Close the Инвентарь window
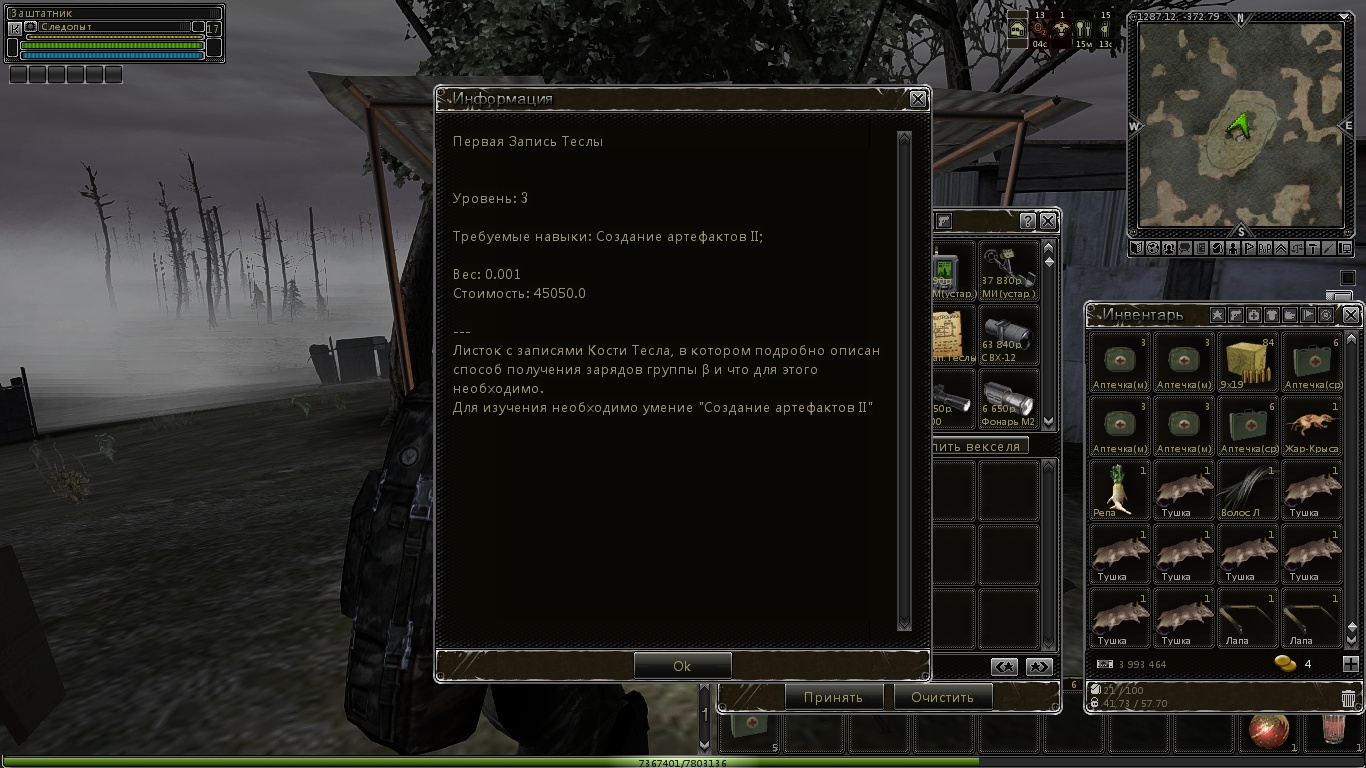The height and width of the screenshot is (768, 1366). click(1351, 315)
